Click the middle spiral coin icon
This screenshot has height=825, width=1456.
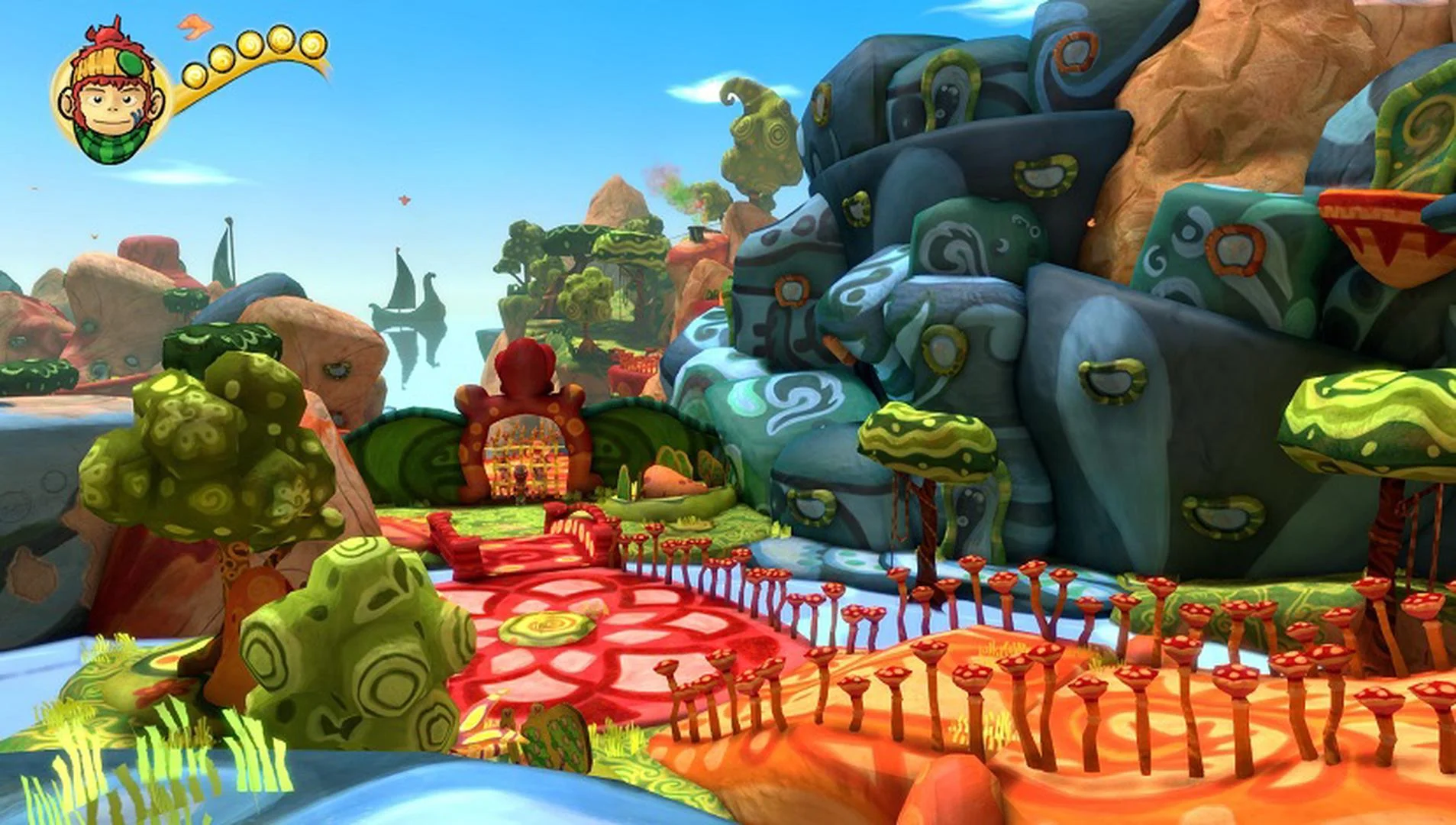[x=250, y=47]
